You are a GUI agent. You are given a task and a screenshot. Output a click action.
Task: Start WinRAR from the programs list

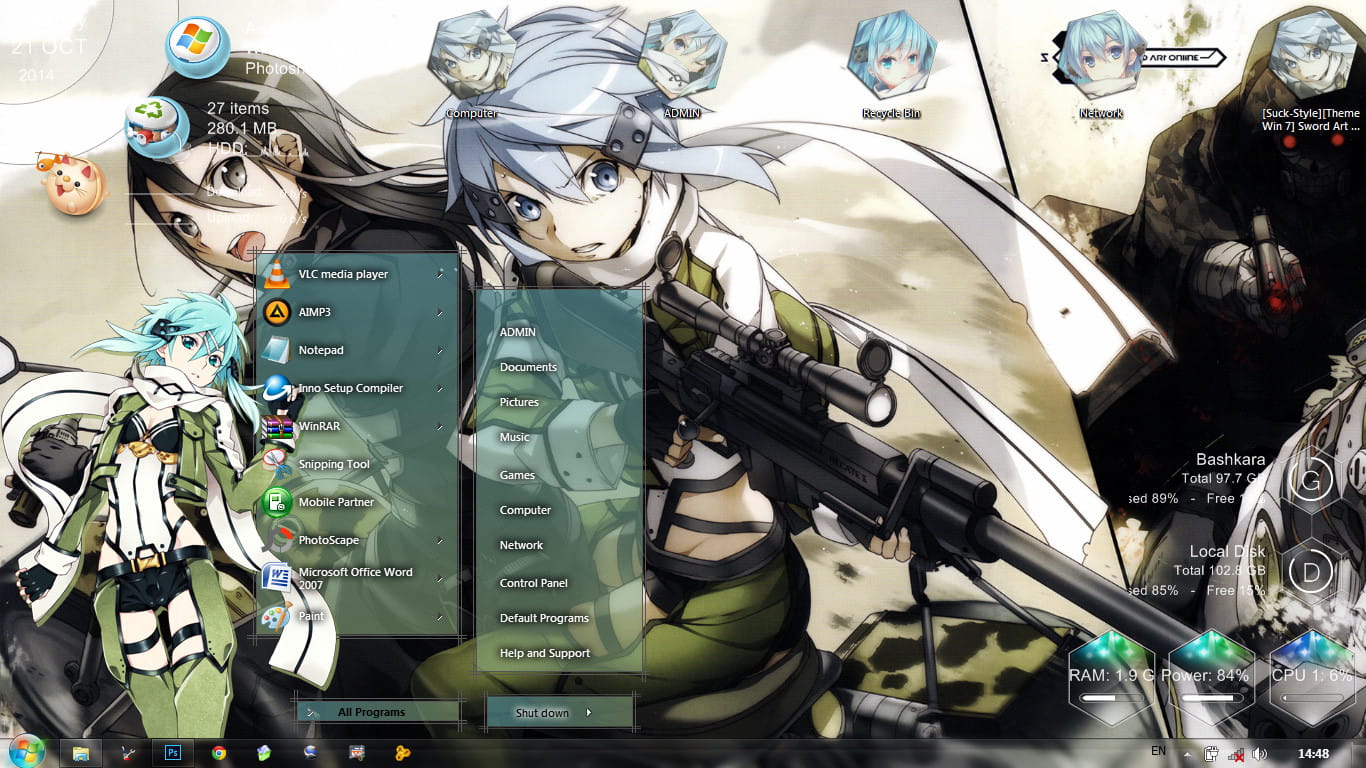(320, 426)
